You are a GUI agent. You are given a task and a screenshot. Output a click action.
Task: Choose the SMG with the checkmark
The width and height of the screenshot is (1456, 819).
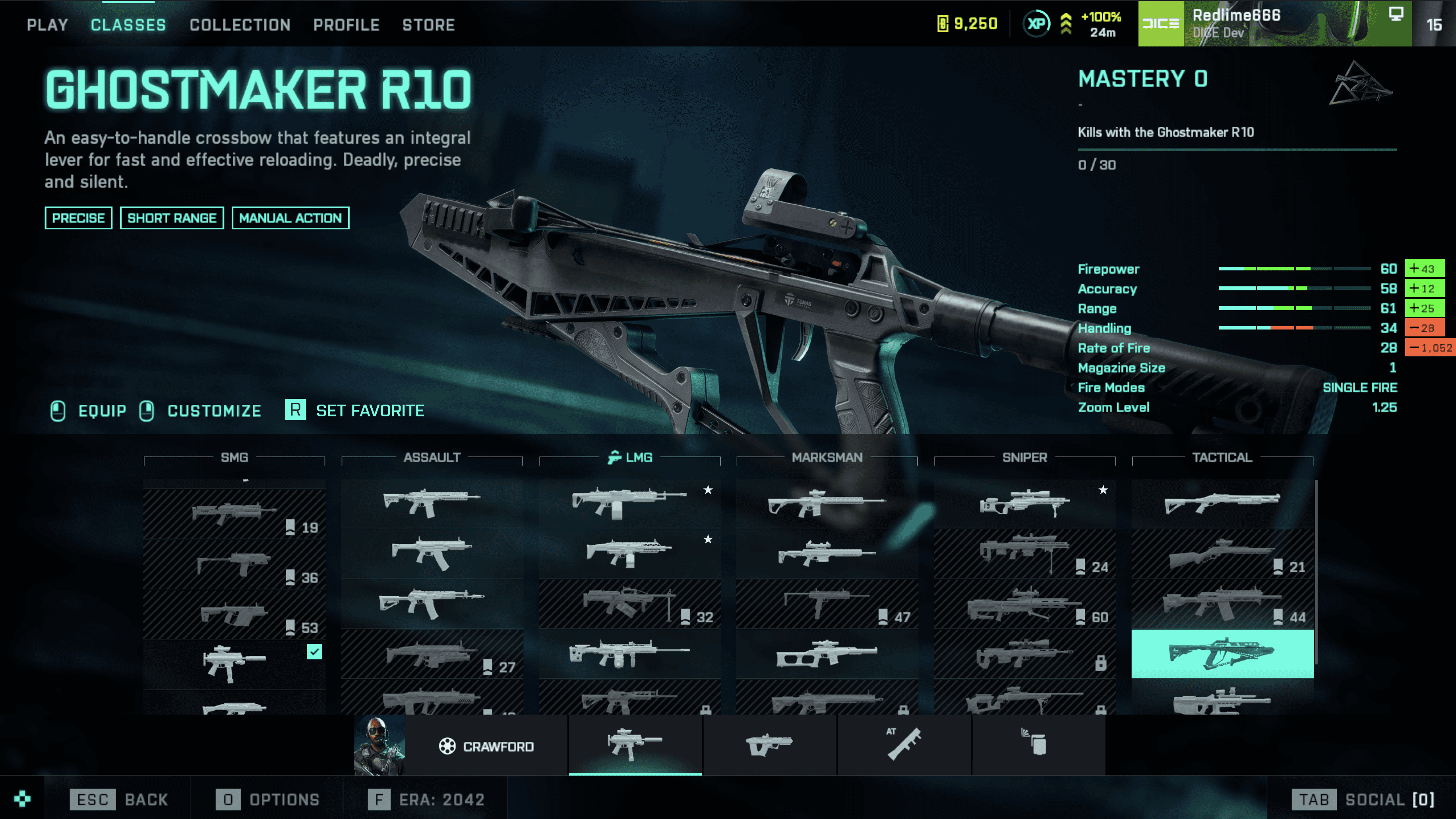pos(234,664)
